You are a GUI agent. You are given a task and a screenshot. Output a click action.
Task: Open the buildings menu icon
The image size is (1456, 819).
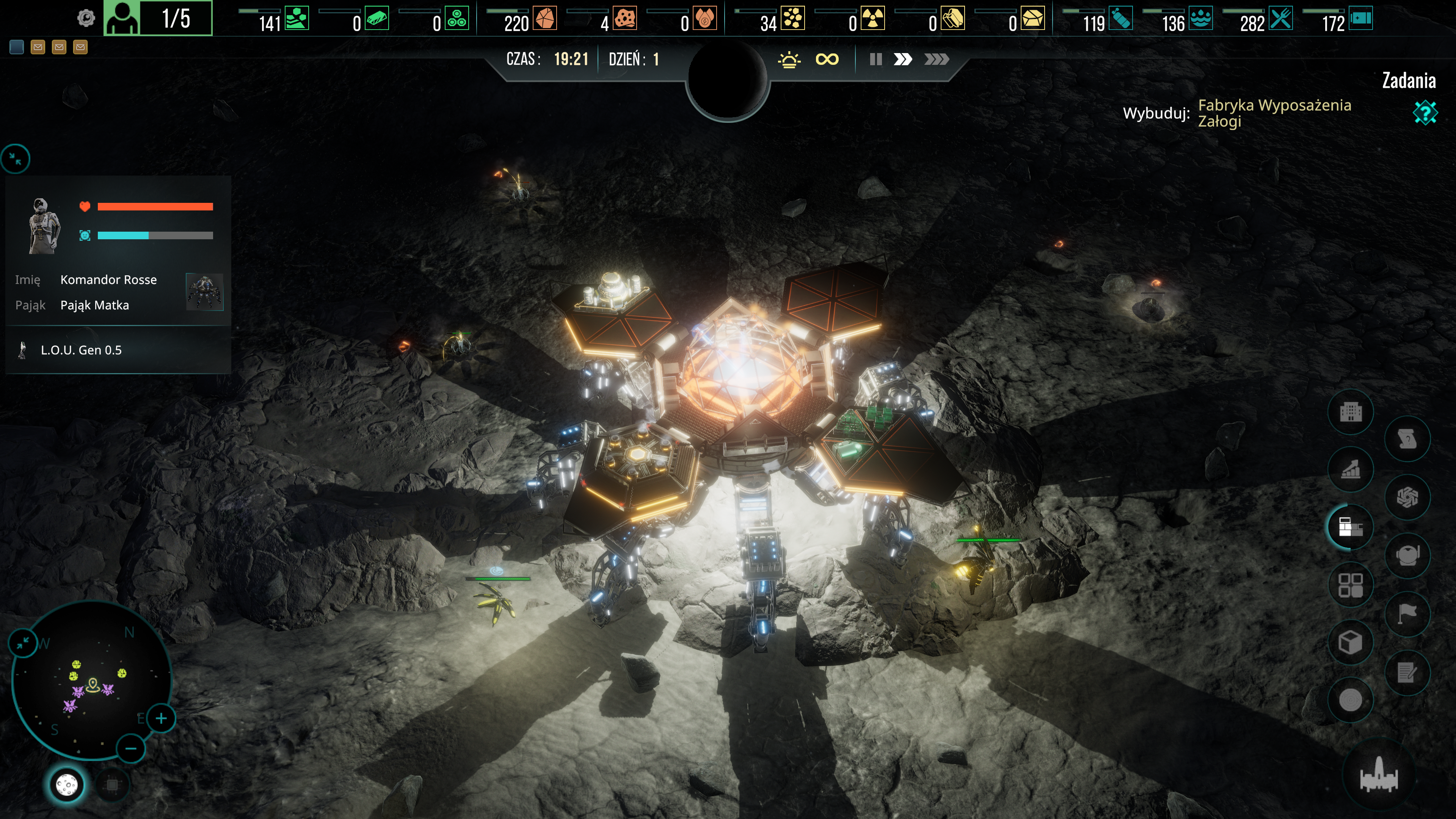(x=1350, y=412)
